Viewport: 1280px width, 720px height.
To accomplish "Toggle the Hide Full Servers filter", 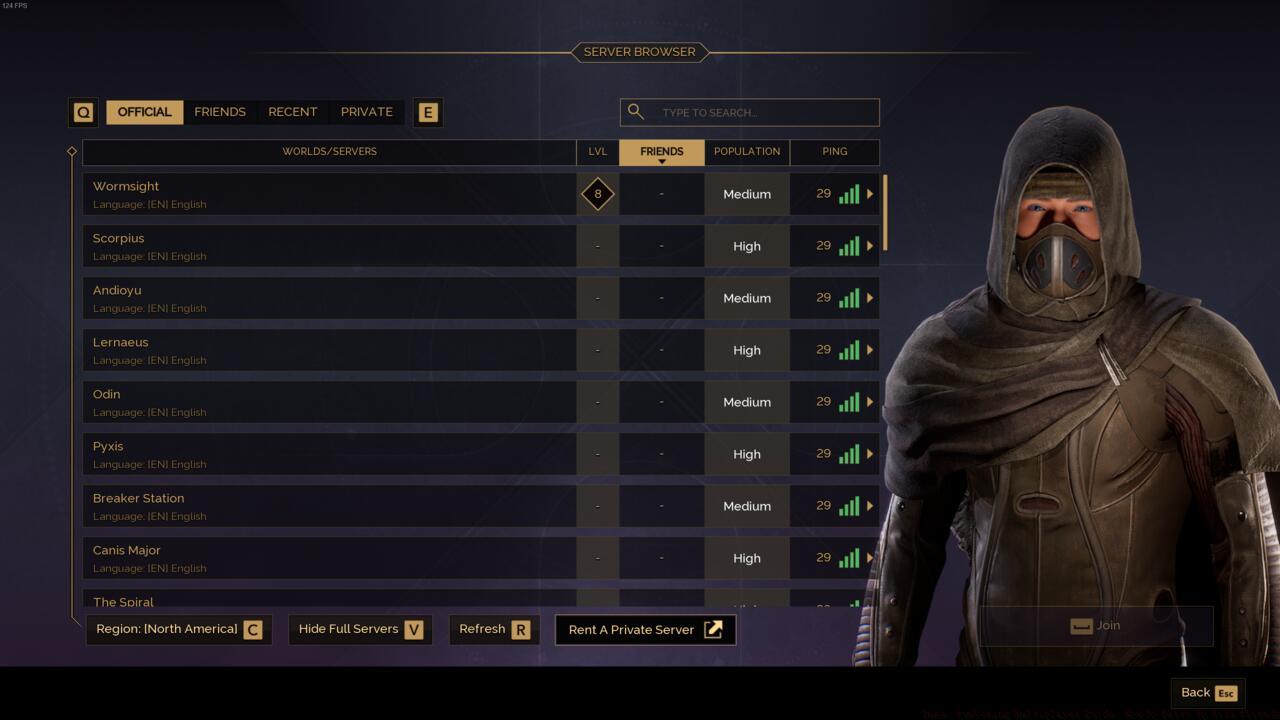I will [359, 629].
